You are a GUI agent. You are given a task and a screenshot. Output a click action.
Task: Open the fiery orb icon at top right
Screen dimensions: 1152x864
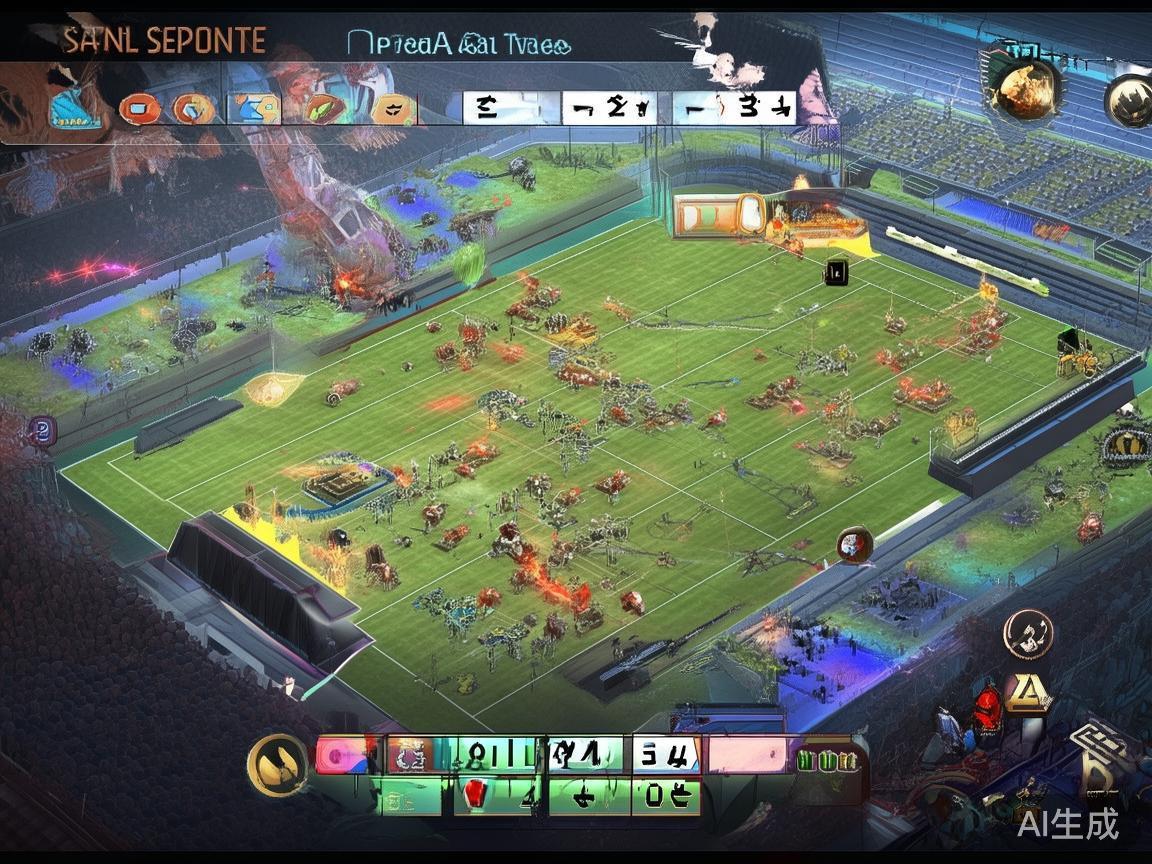[1023, 90]
